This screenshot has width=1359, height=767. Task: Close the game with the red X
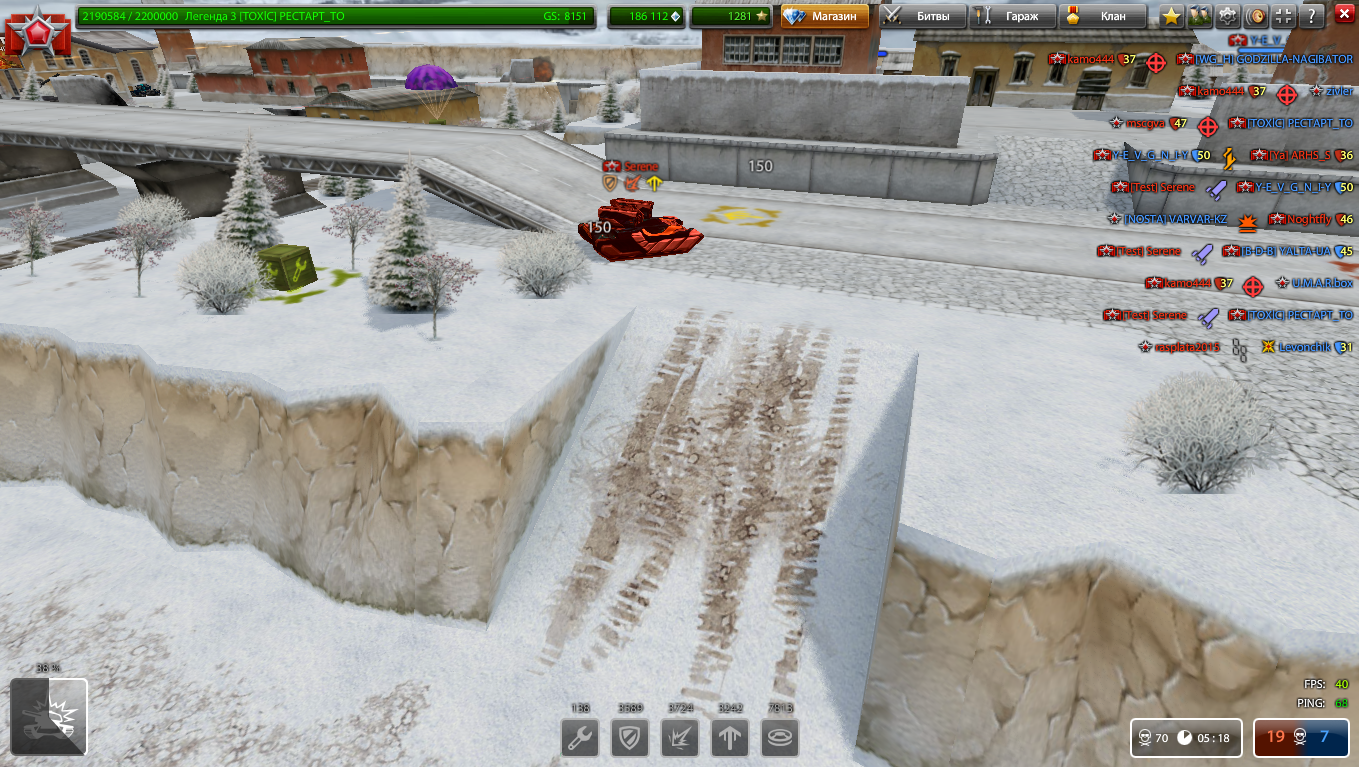[1343, 14]
